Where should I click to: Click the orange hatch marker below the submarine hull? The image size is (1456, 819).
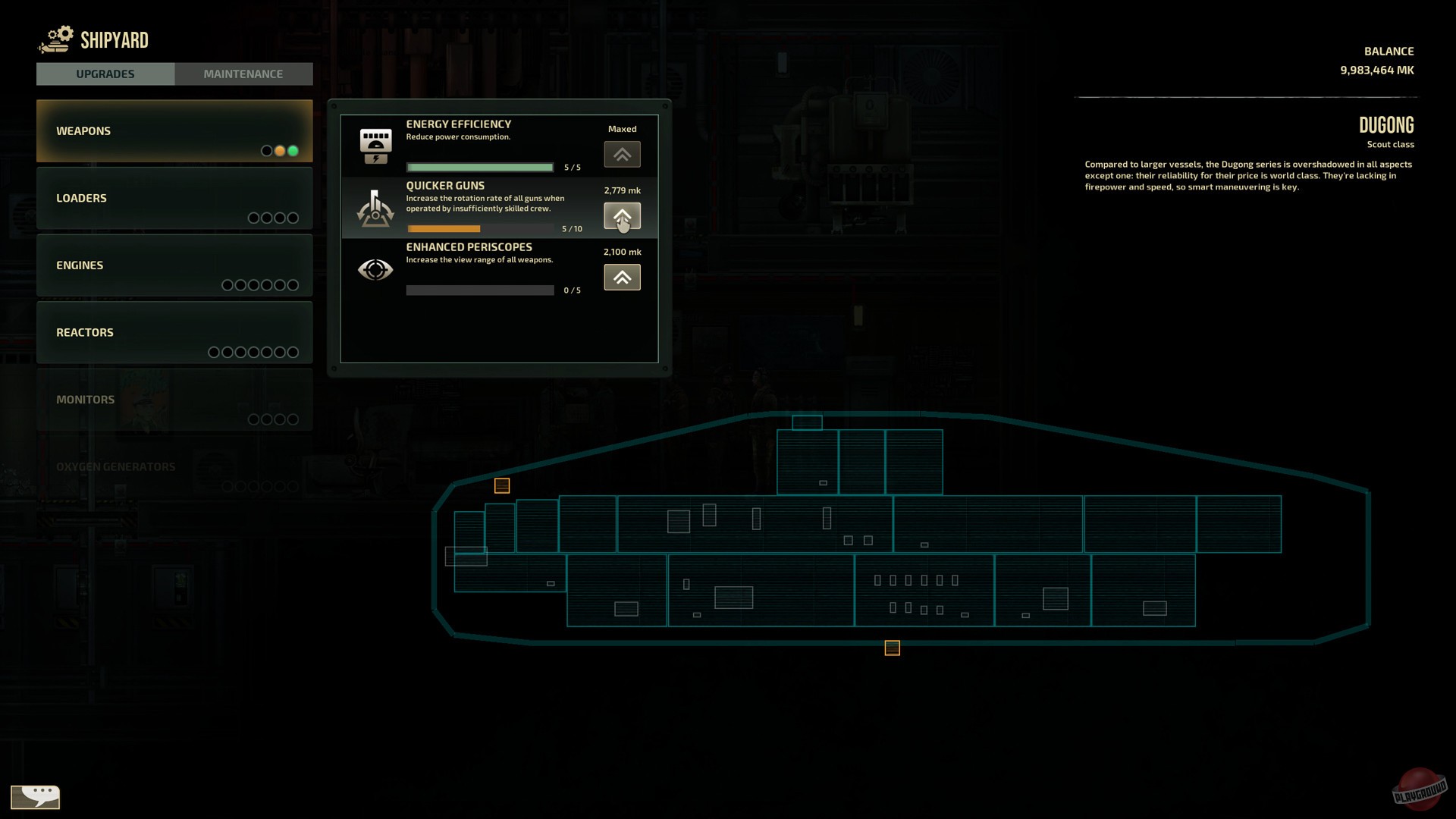892,648
